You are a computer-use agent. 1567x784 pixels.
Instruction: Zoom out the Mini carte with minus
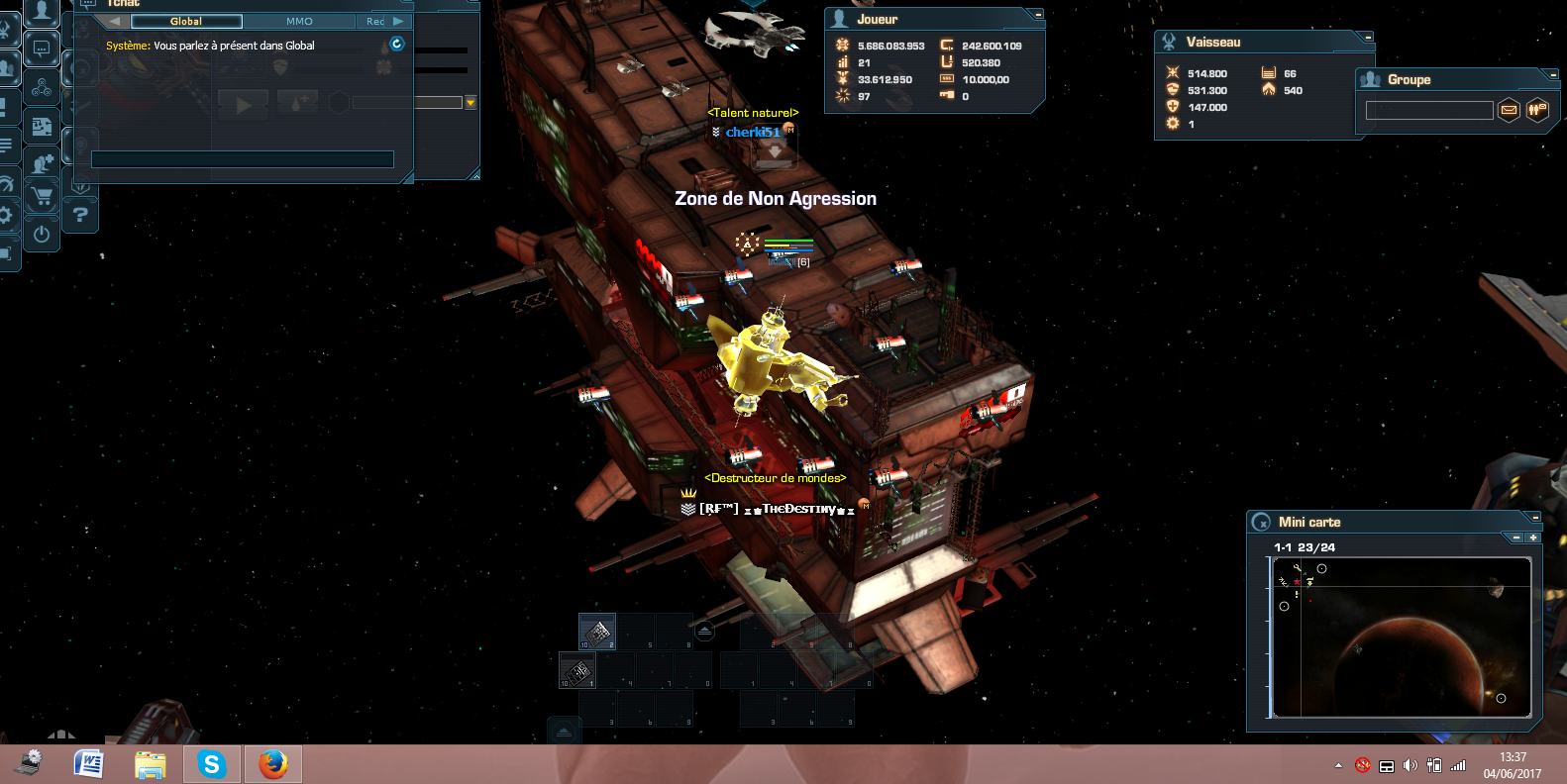[x=1516, y=538]
